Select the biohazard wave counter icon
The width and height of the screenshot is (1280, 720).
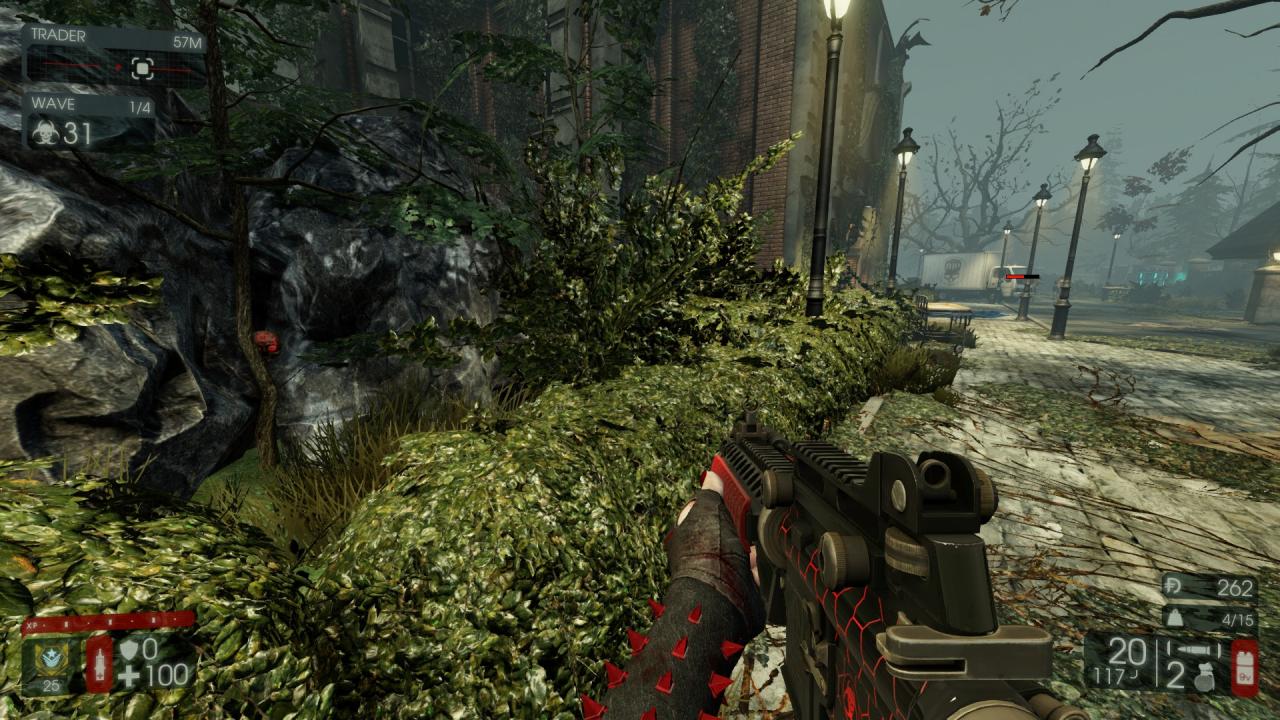pos(44,133)
